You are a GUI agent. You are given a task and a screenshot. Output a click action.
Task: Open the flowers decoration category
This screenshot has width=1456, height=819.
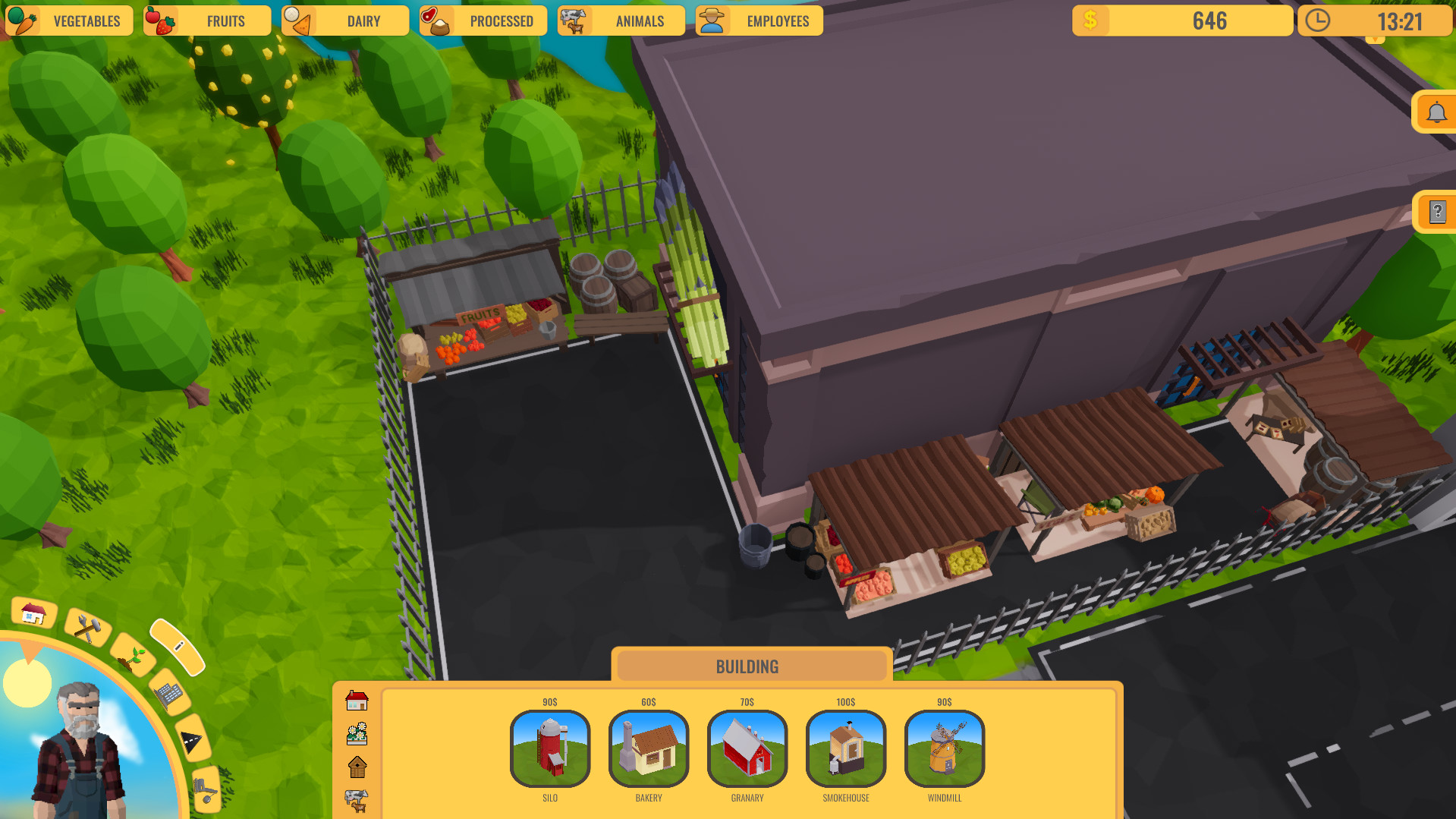(357, 733)
